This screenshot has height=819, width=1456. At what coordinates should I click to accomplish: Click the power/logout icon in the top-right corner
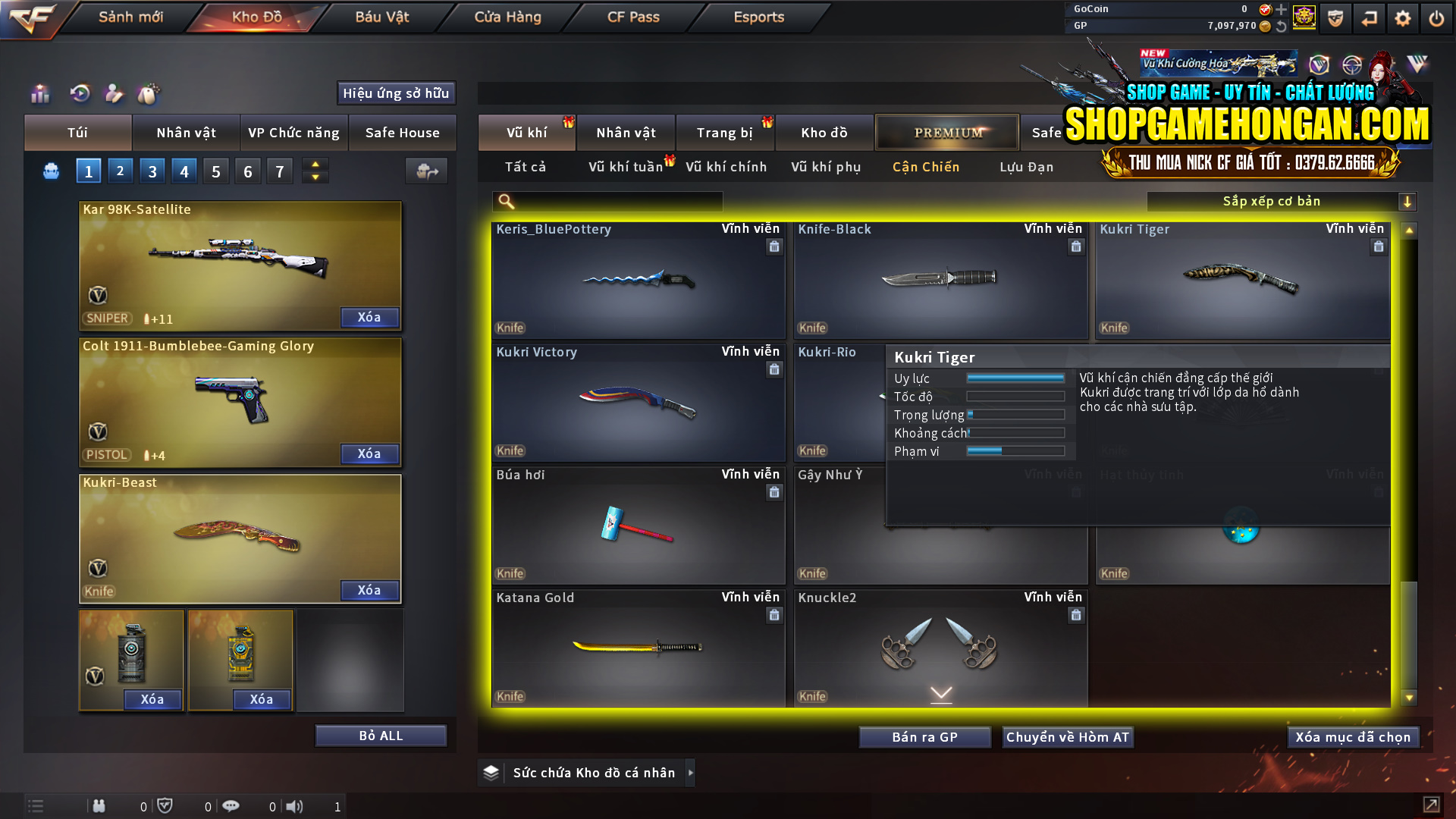tap(1436, 17)
